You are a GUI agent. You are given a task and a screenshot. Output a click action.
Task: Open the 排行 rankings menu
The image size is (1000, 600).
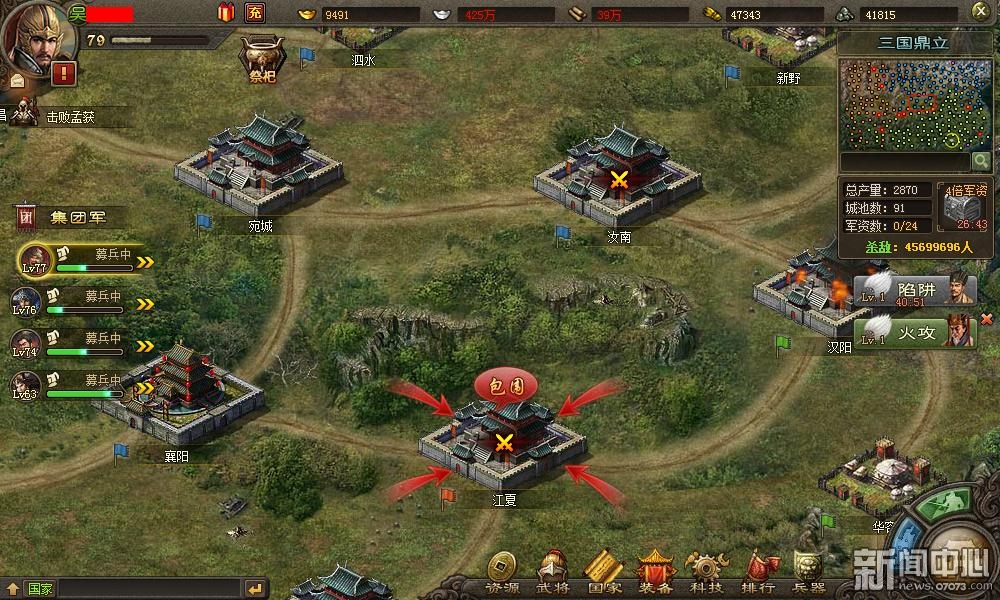(758, 571)
